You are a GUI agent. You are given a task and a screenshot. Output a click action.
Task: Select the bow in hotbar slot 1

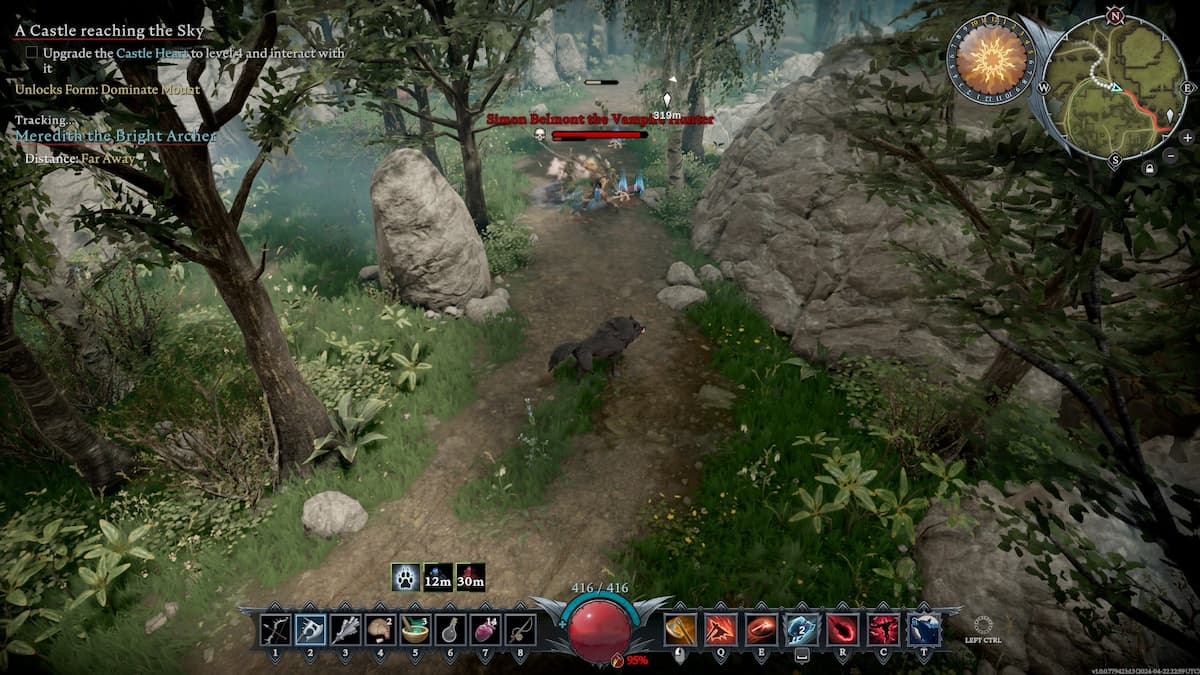tap(275, 629)
